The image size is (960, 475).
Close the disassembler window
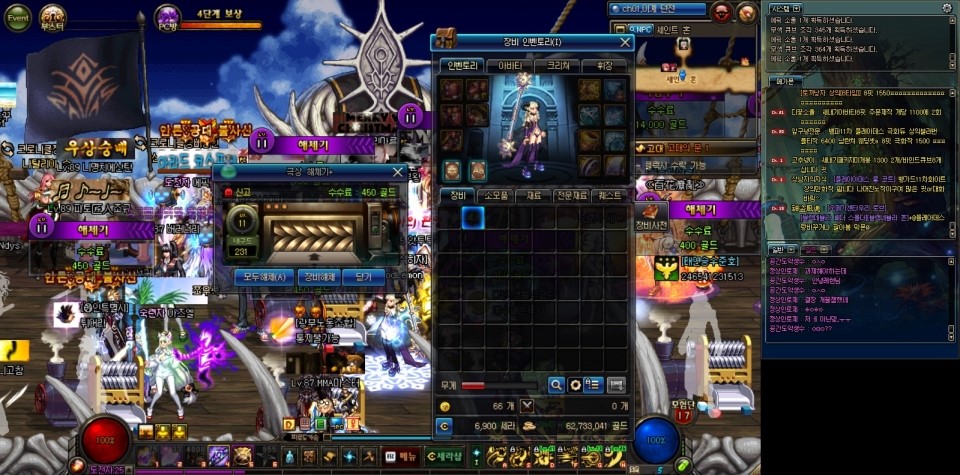point(397,172)
